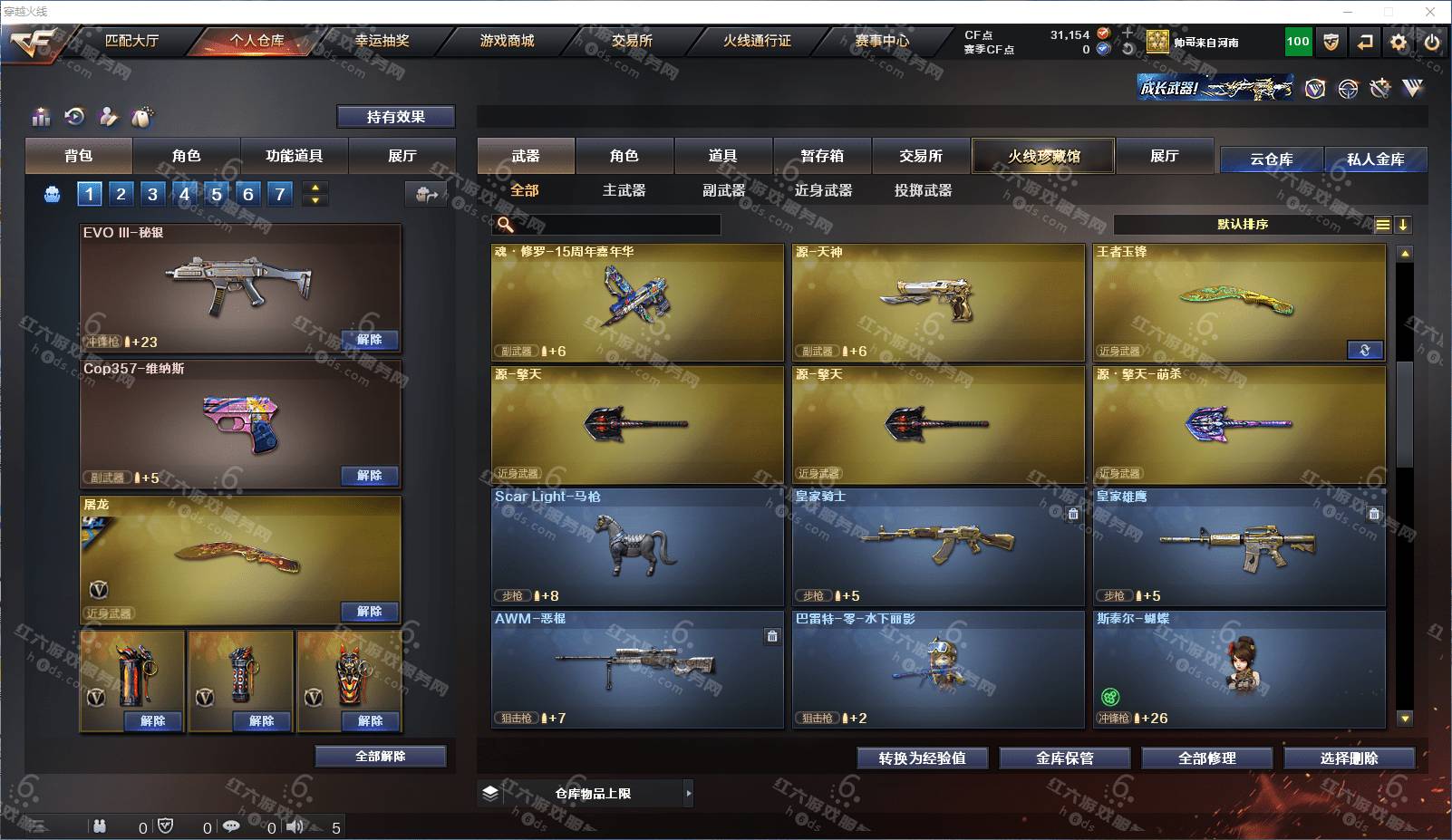Select the 云仓库 cloud storage tab

point(1271,159)
